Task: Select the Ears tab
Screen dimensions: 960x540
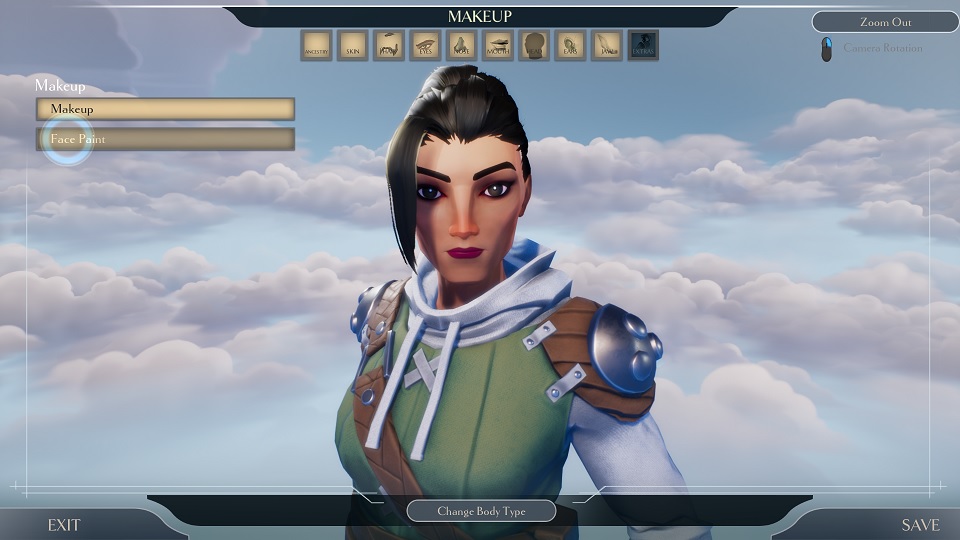Action: (x=570, y=45)
